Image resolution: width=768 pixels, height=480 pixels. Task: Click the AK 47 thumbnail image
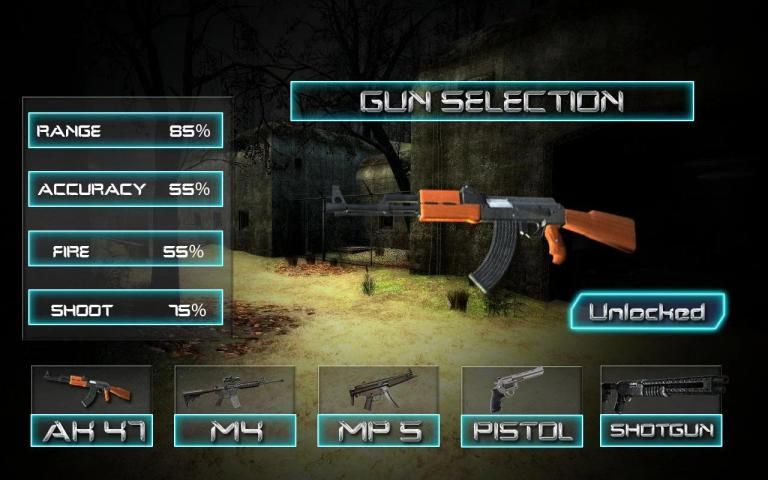tap(91, 389)
